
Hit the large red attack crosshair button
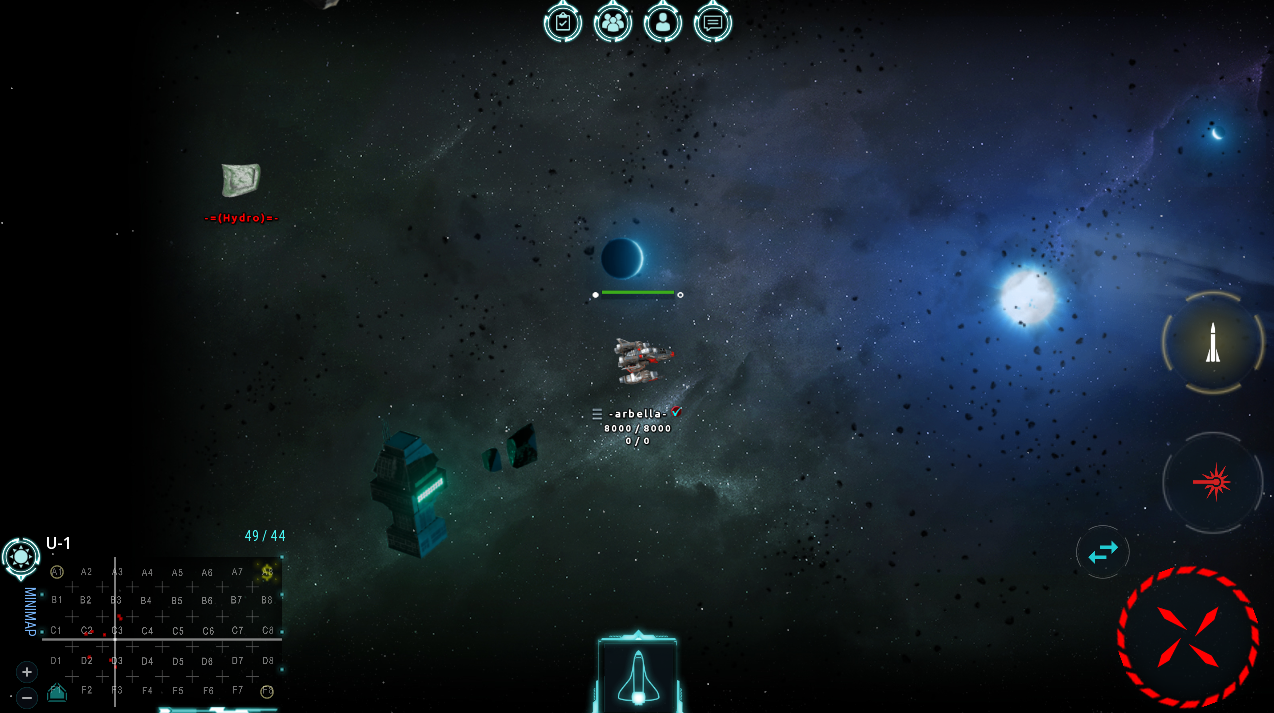[1188, 637]
